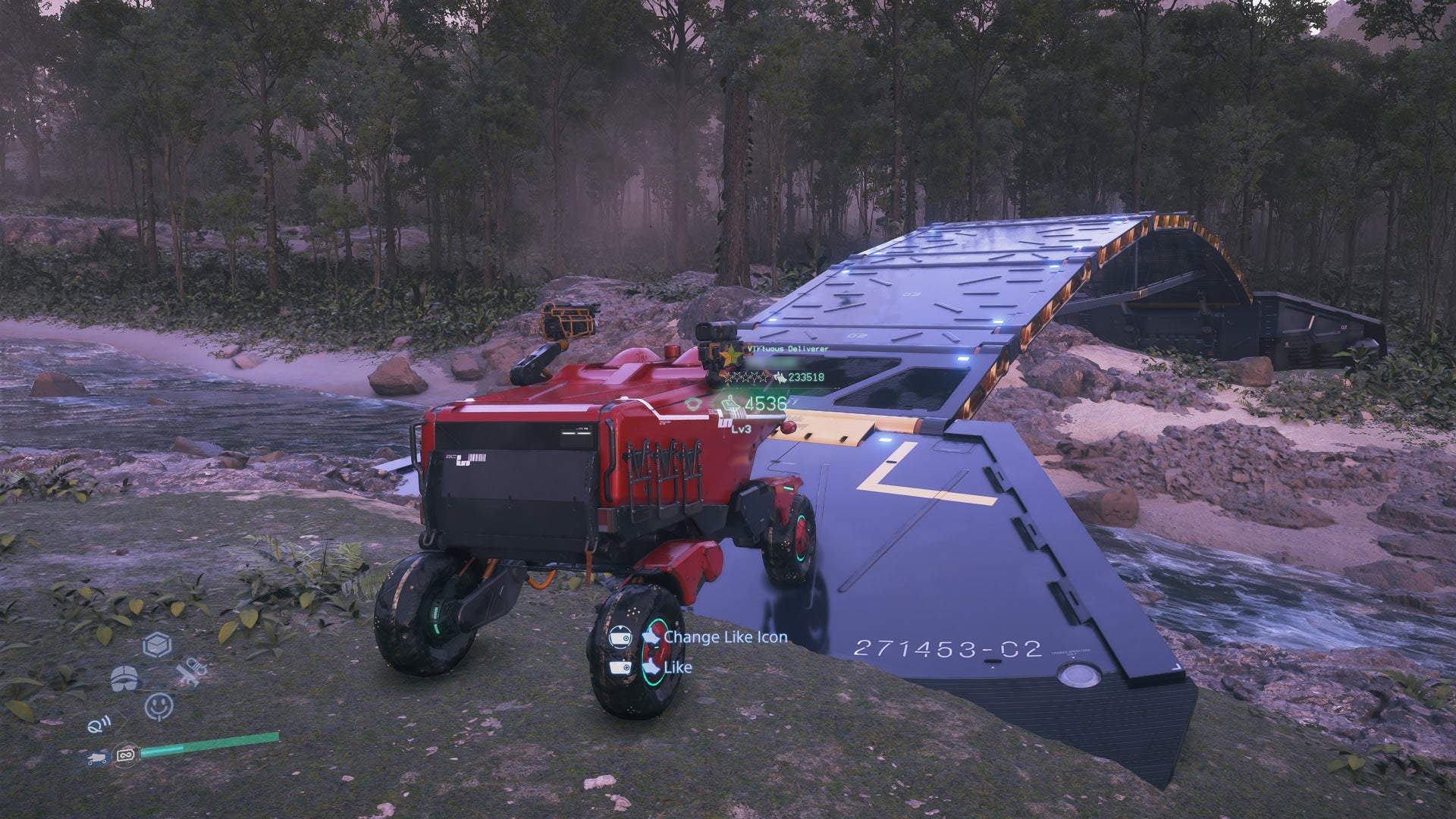The width and height of the screenshot is (1456, 819).
Task: Click the touchpad swipe icon beside Like
Action: click(620, 667)
